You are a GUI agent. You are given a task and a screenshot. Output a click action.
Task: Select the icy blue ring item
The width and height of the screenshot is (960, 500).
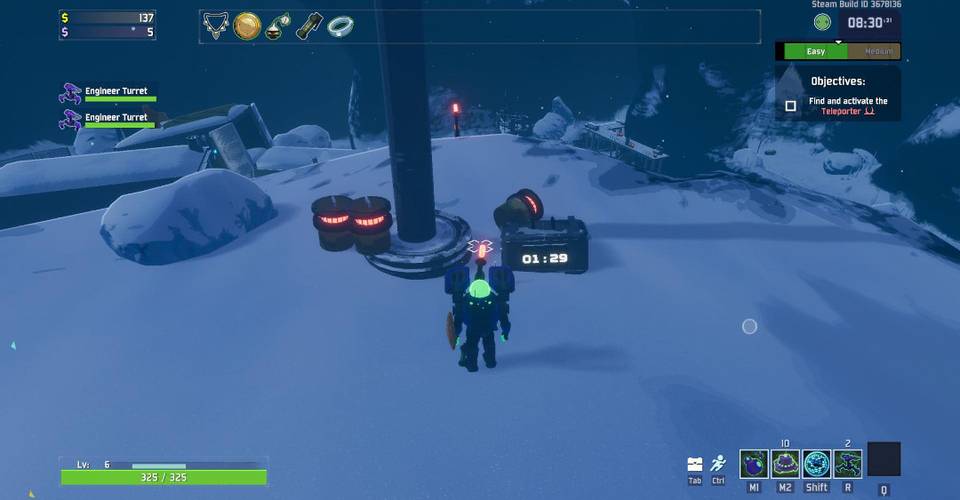tap(341, 26)
